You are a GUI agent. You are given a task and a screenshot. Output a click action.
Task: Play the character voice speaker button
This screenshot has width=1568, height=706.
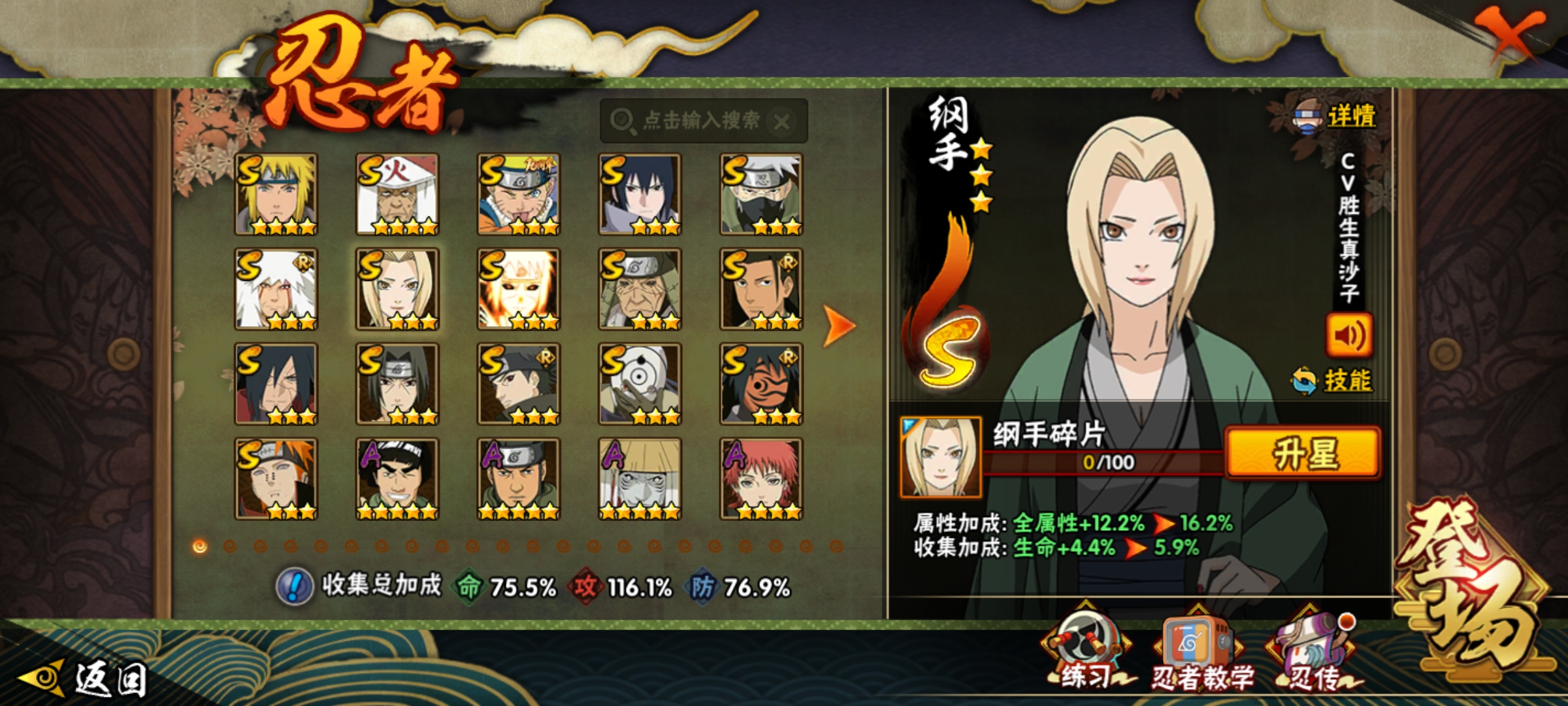[1348, 335]
